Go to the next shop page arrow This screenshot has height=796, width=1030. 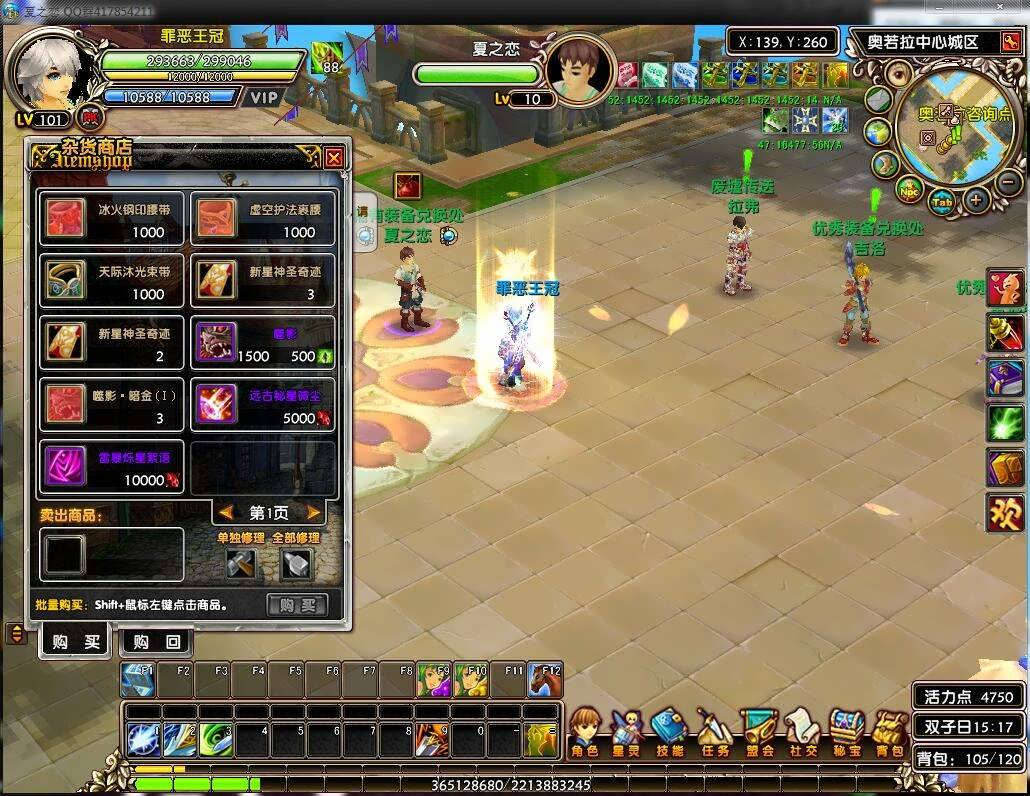click(x=314, y=513)
